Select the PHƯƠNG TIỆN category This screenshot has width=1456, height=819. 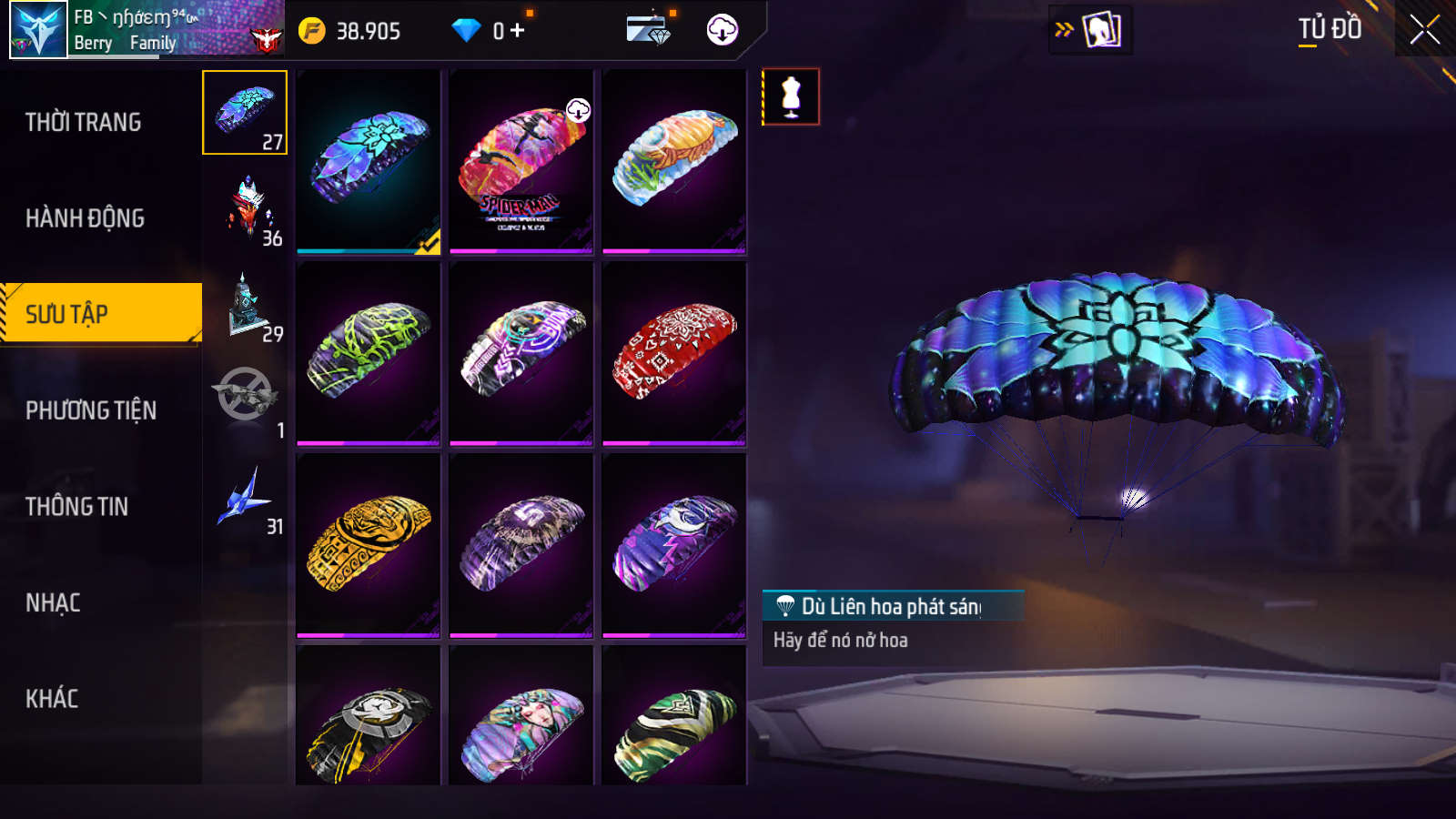click(x=91, y=410)
